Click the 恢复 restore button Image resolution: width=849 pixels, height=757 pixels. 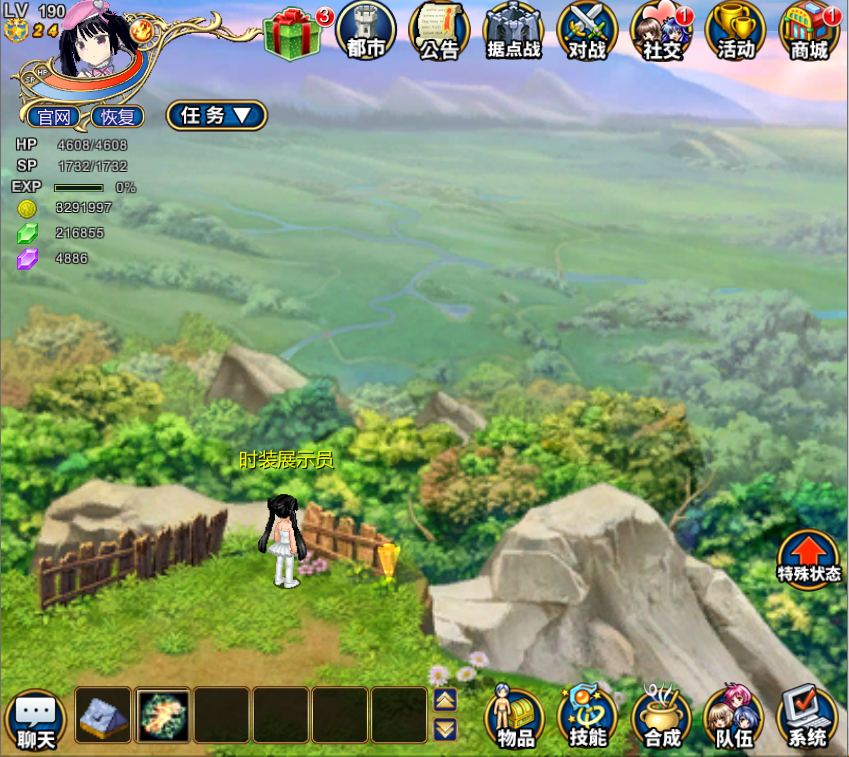117,116
